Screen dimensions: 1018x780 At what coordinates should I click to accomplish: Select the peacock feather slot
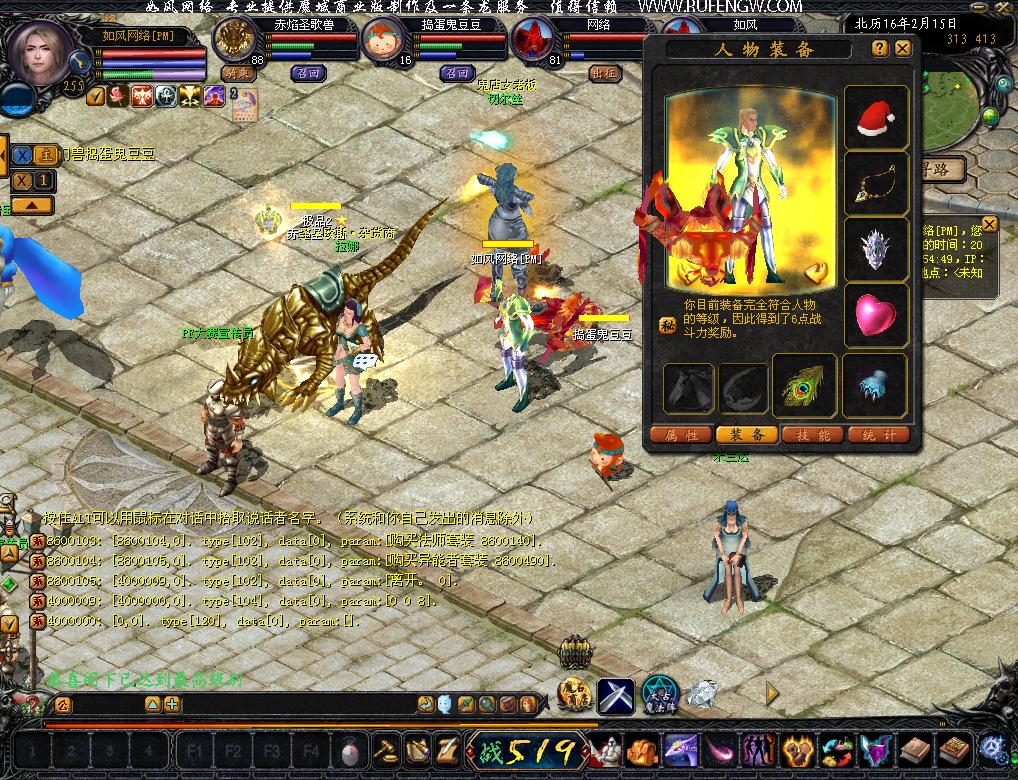tap(805, 386)
